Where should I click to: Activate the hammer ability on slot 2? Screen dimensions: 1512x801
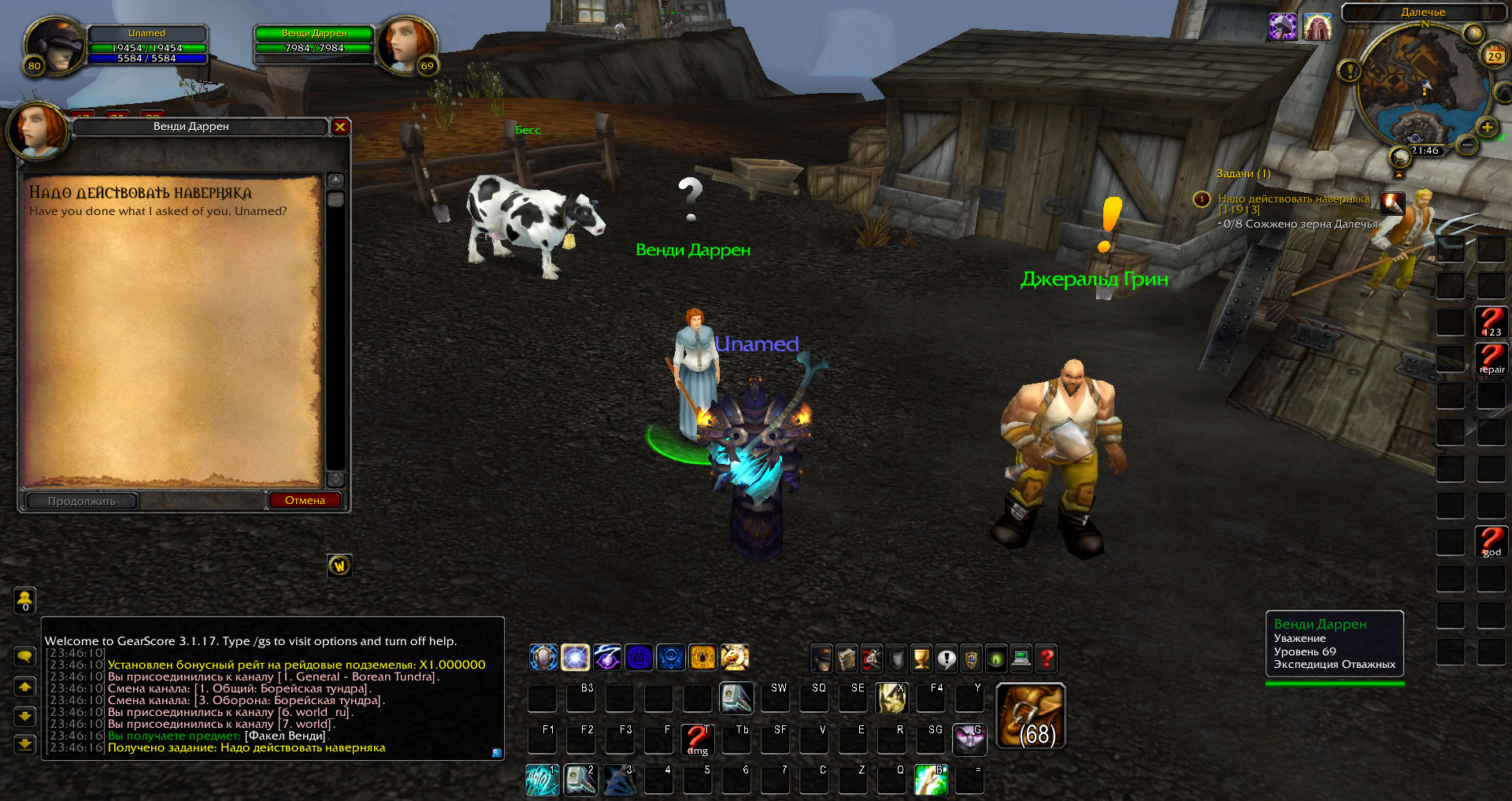point(580,780)
